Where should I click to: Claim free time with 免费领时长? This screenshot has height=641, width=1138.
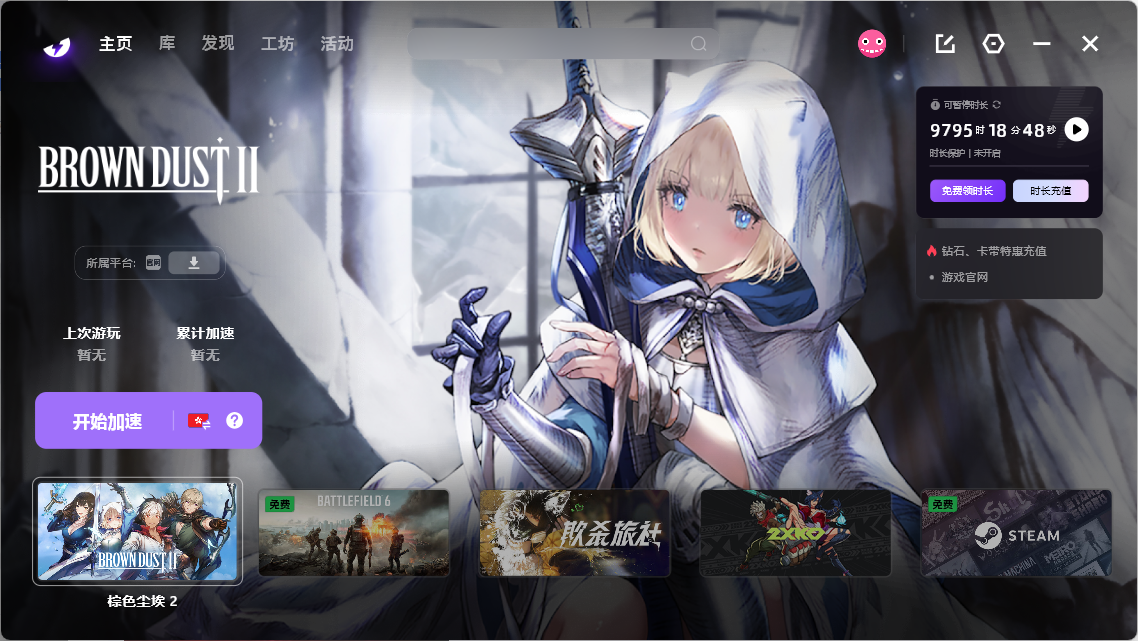[967, 191]
